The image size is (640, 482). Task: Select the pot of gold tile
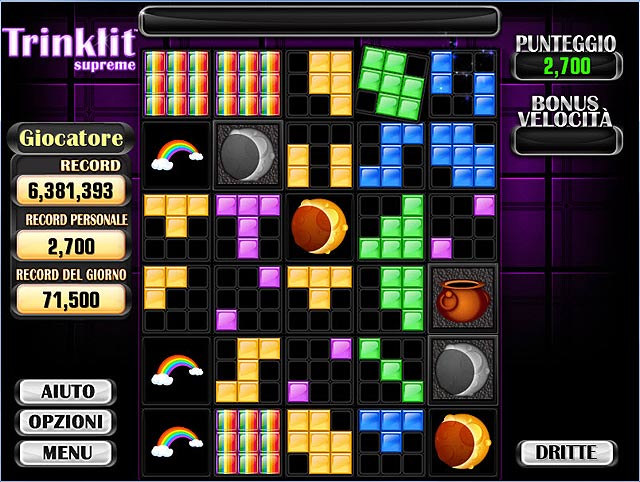[463, 298]
